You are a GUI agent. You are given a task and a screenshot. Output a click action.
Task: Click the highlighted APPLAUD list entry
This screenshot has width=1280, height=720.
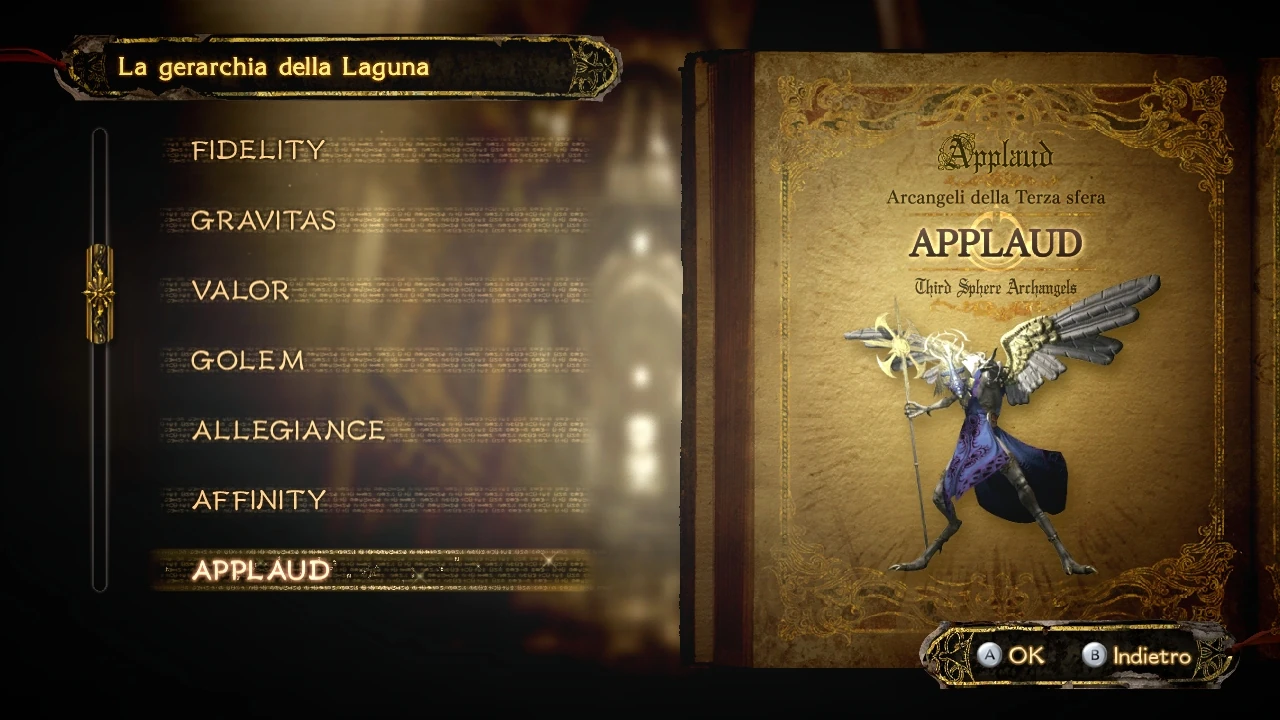coord(262,571)
